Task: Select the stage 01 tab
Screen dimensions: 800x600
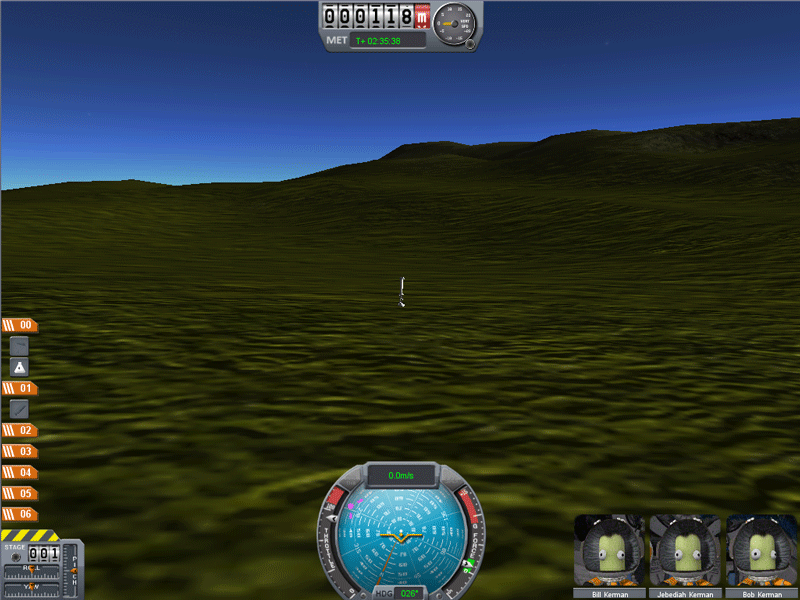Action: (20, 388)
